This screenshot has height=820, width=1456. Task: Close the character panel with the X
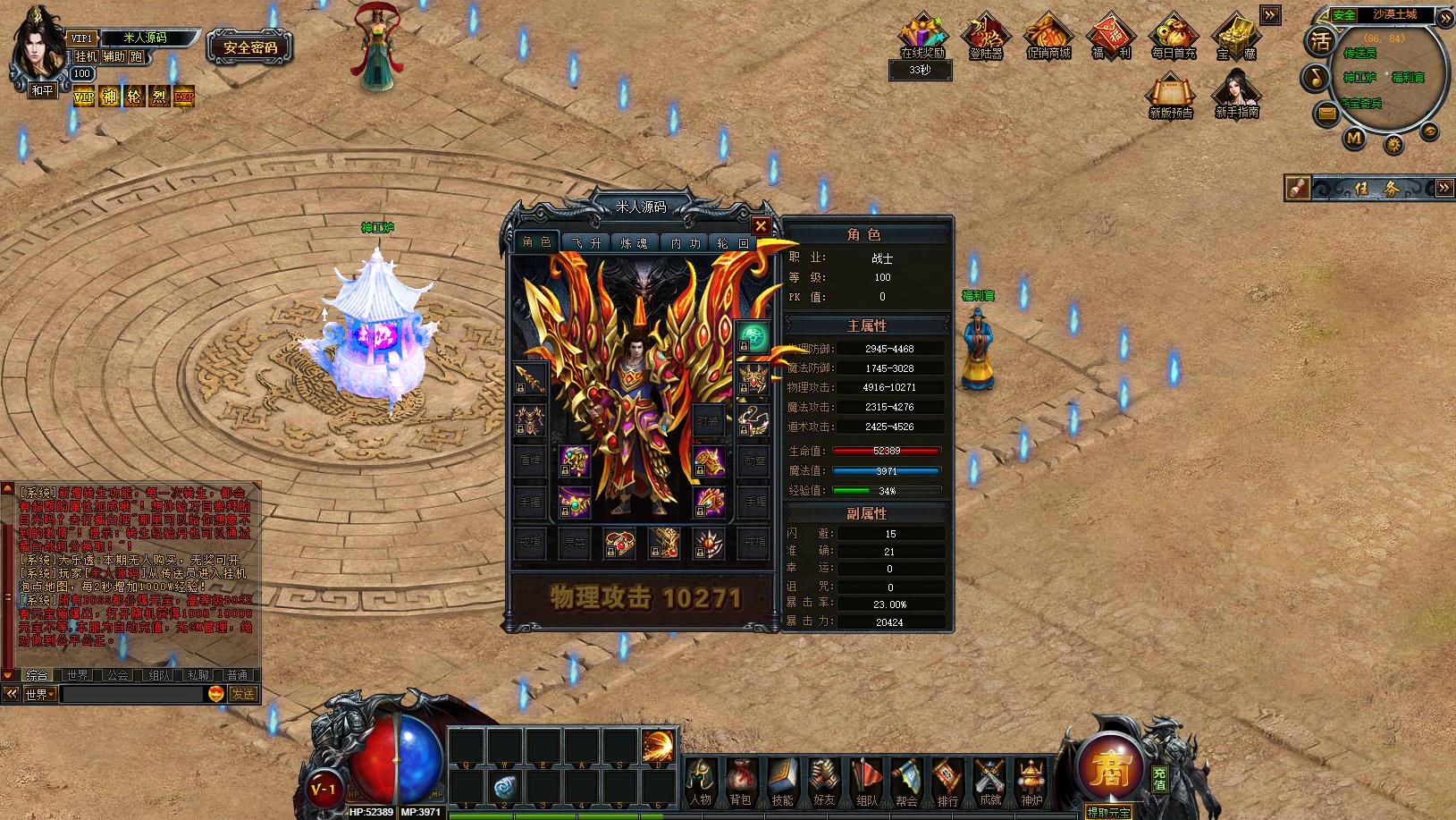click(761, 226)
